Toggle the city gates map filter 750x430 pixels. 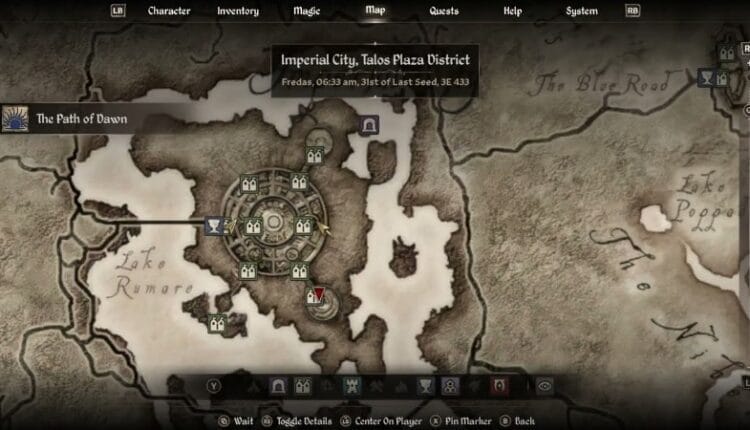pyautogui.click(x=303, y=384)
